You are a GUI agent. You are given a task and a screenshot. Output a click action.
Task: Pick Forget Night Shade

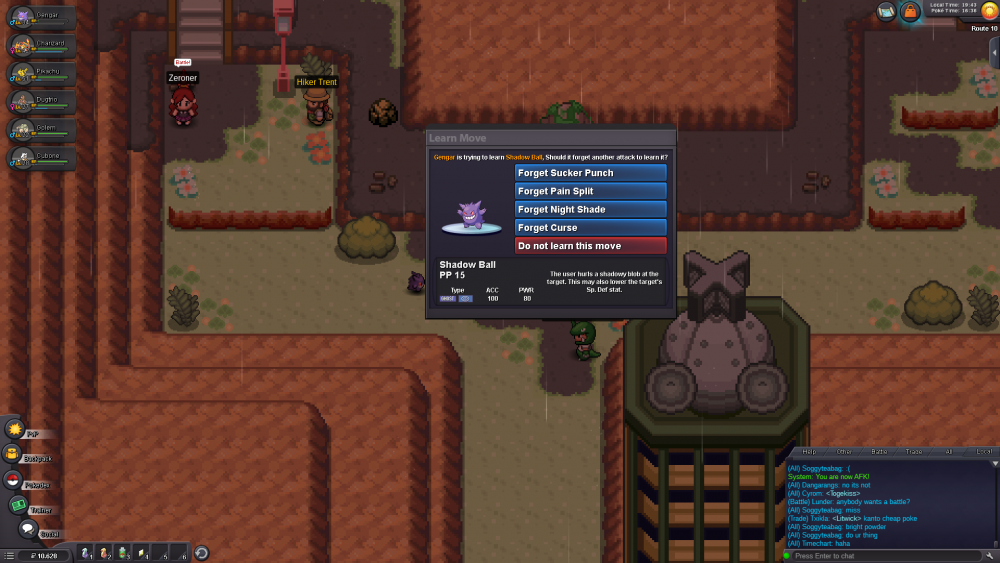pos(590,210)
